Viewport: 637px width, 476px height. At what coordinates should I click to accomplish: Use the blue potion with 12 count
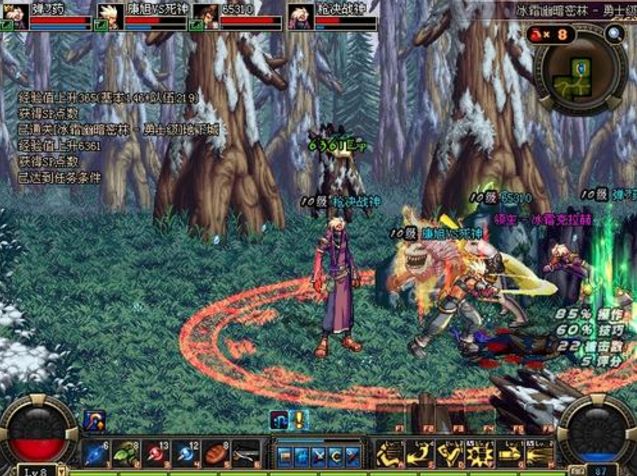185,453
